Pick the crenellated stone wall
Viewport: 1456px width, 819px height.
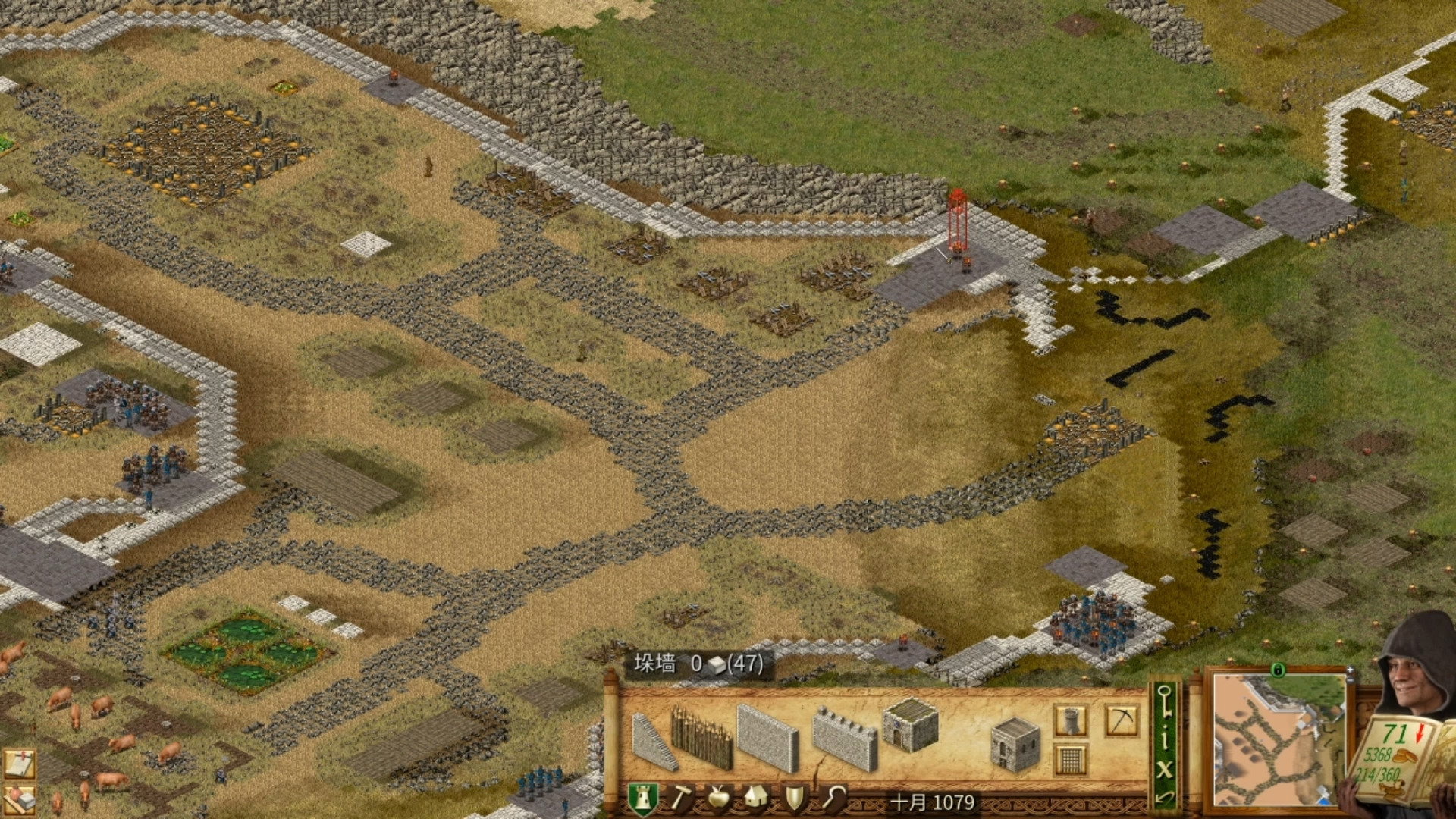pyautogui.click(x=844, y=739)
